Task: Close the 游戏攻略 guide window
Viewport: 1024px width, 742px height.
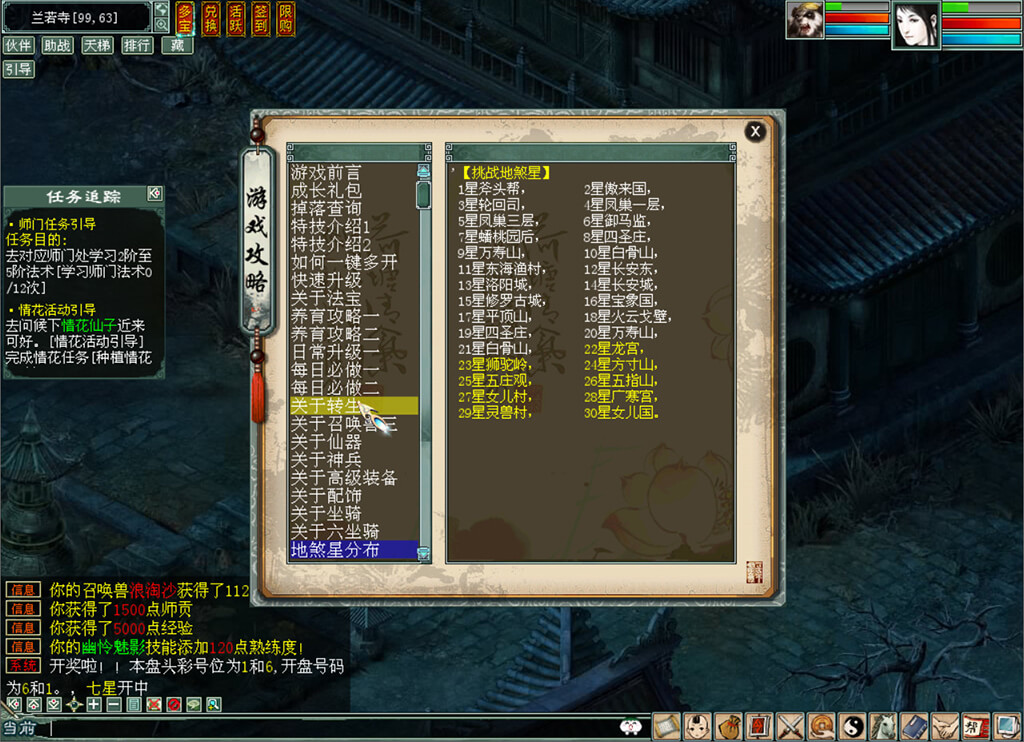Action: coord(755,131)
